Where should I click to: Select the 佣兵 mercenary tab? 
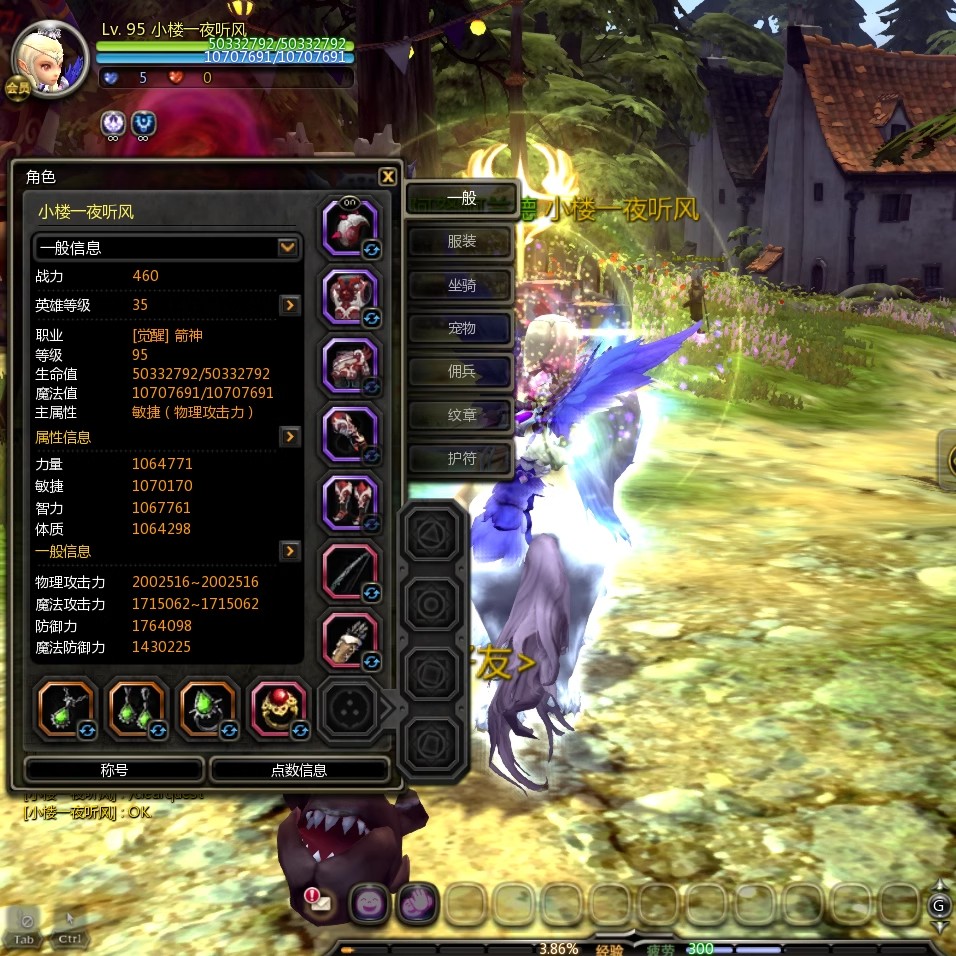click(461, 372)
